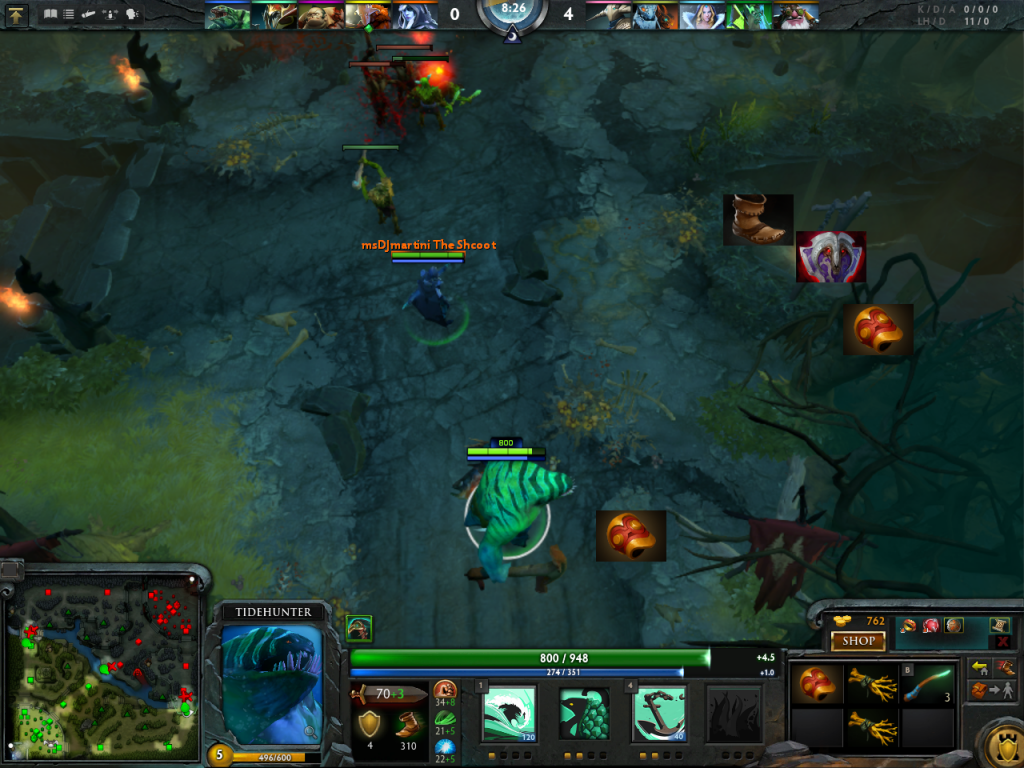This screenshot has height=768, width=1024.
Task: Open the SHOP
Action: click(858, 641)
